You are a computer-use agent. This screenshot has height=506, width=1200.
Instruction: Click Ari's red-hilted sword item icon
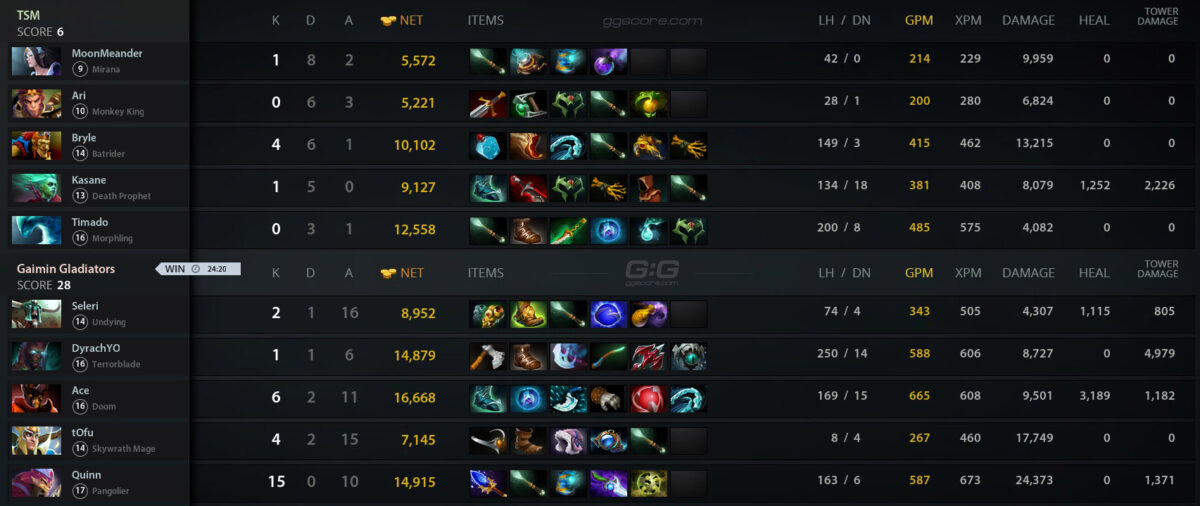coord(488,104)
